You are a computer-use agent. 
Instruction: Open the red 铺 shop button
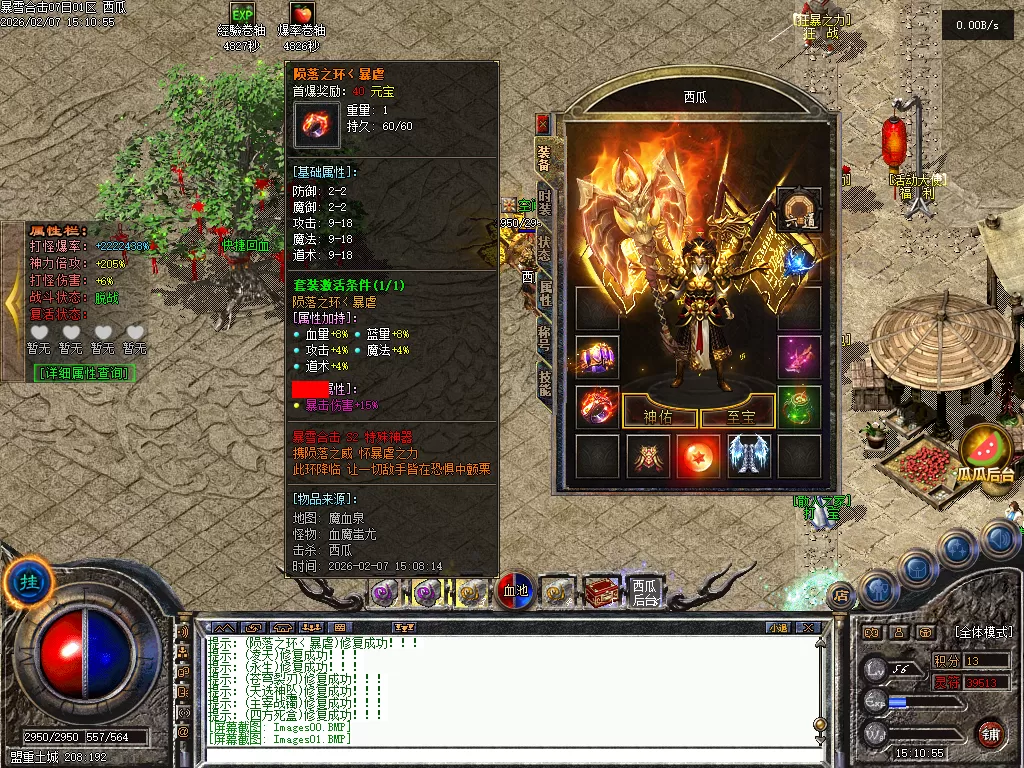991,731
